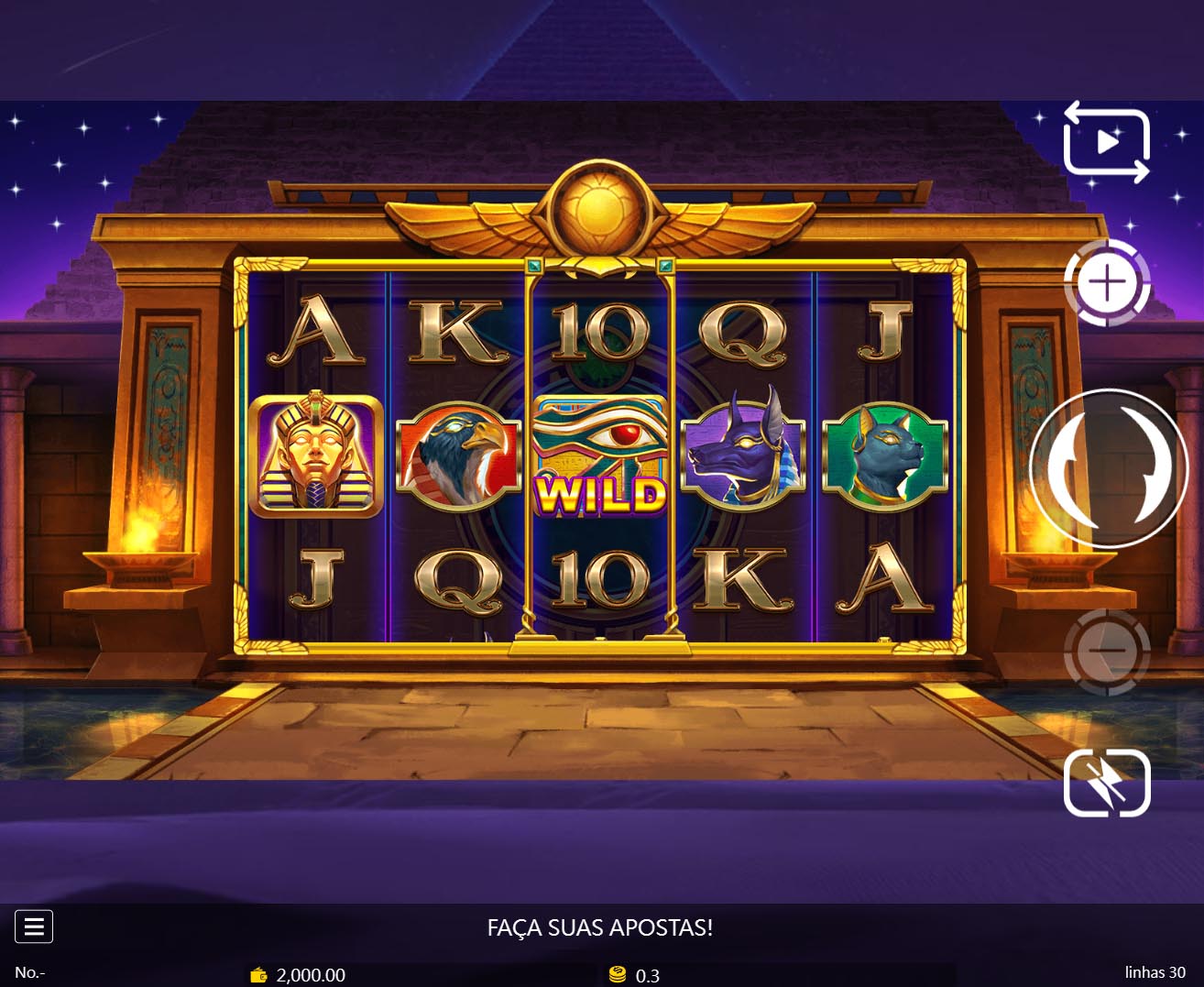This screenshot has height=987, width=1204.
Task: Click the wallet icon beside the 2,000.00 balance
Action: [x=258, y=976]
